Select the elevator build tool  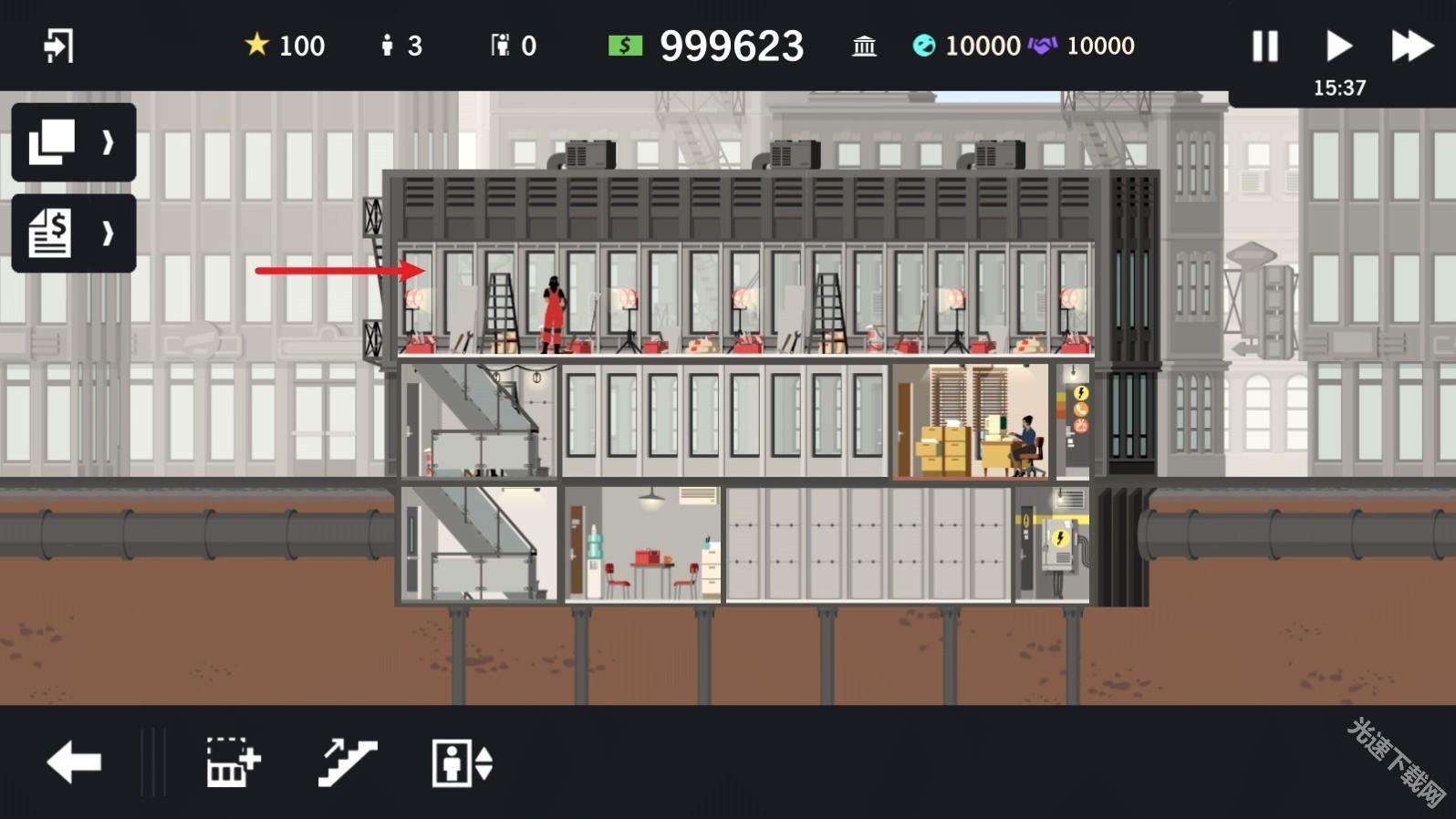pyautogui.click(x=462, y=762)
